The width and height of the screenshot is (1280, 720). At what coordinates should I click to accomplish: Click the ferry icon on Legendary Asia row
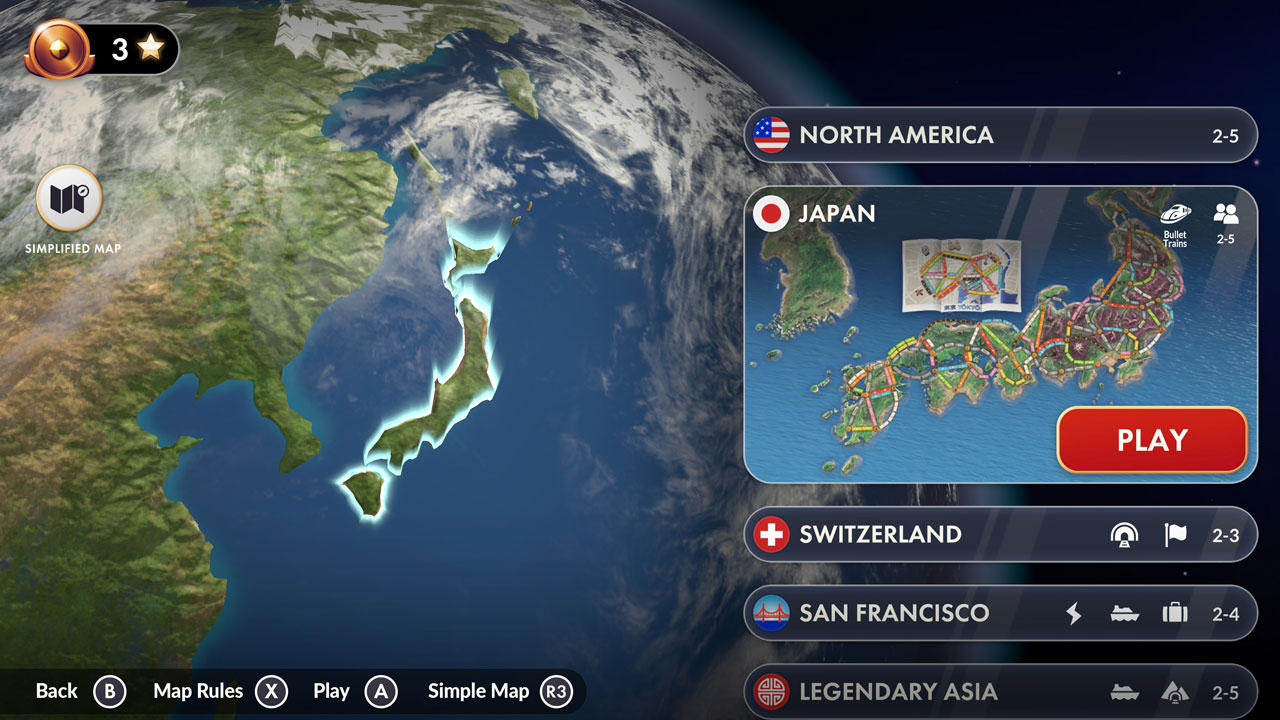(x=1126, y=691)
